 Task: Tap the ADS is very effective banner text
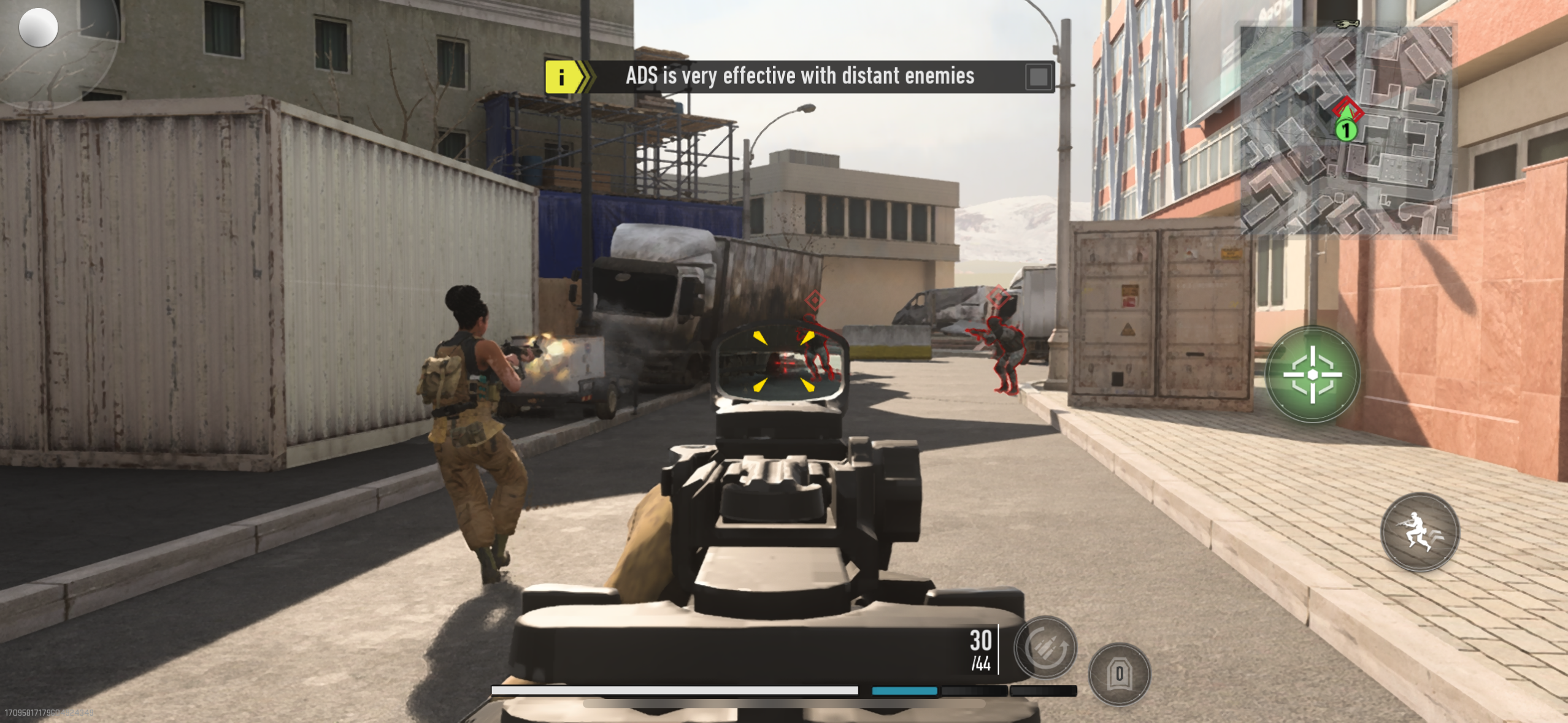point(799,76)
